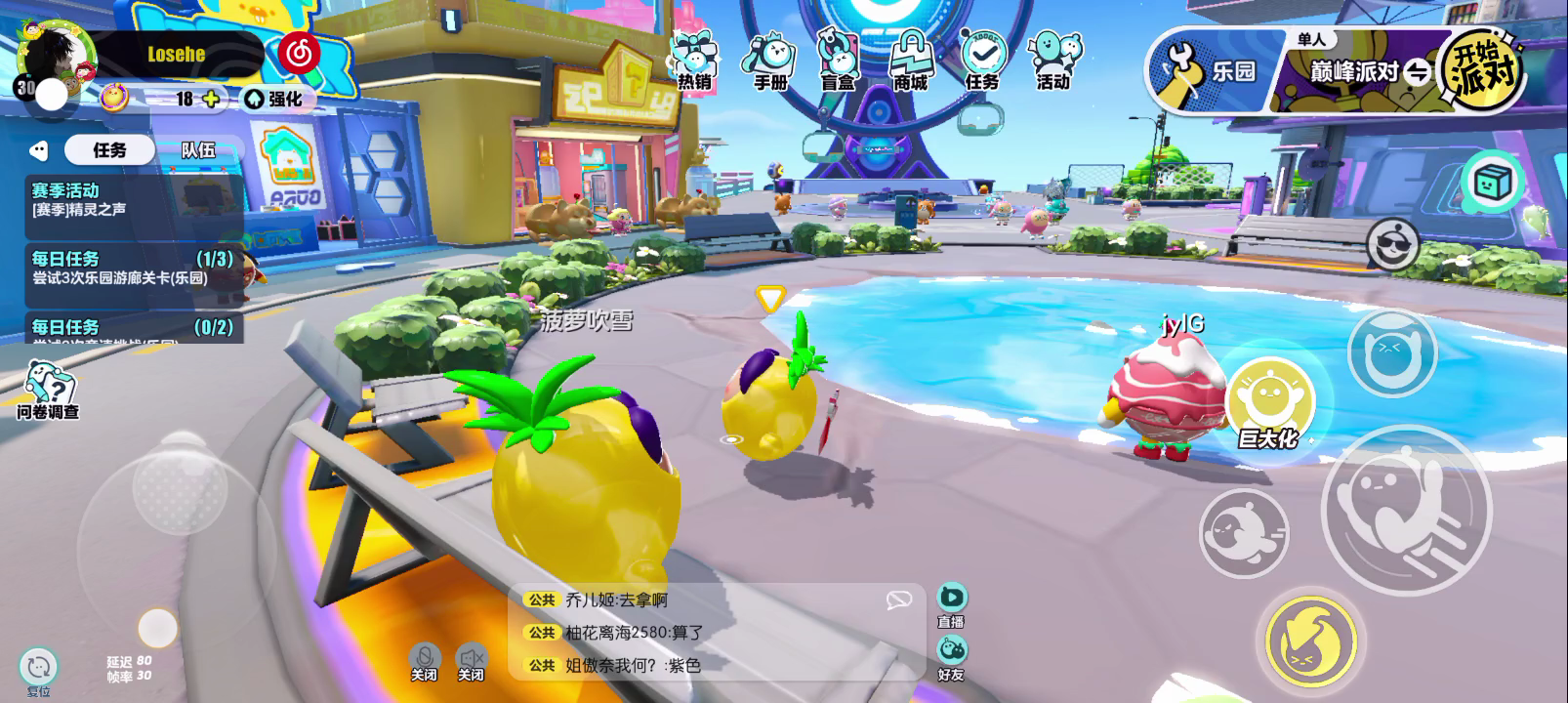
Task: Open the 好友 friends list
Action: point(951,657)
